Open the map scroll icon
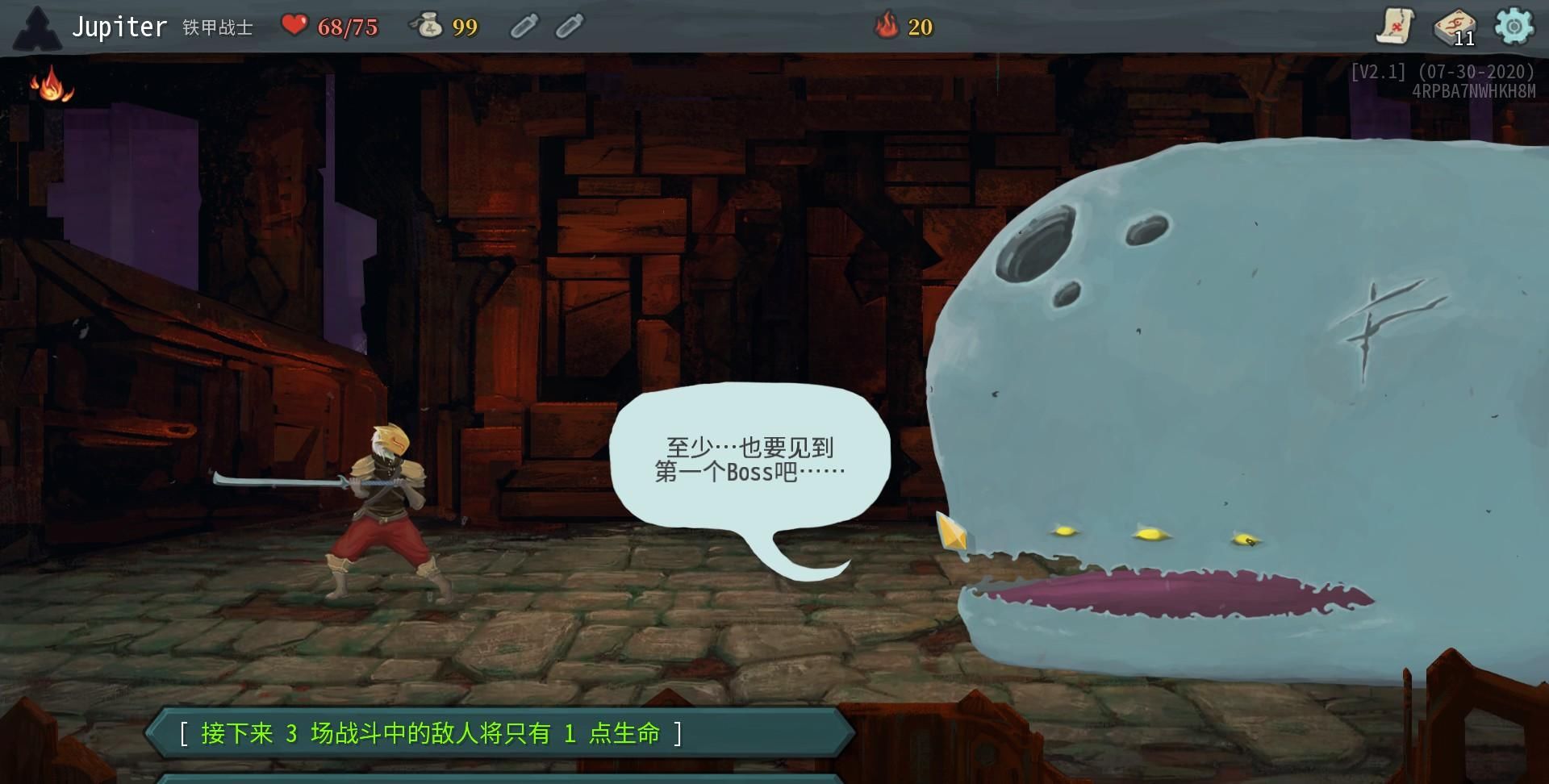The width and height of the screenshot is (1549, 784). coord(1398,26)
